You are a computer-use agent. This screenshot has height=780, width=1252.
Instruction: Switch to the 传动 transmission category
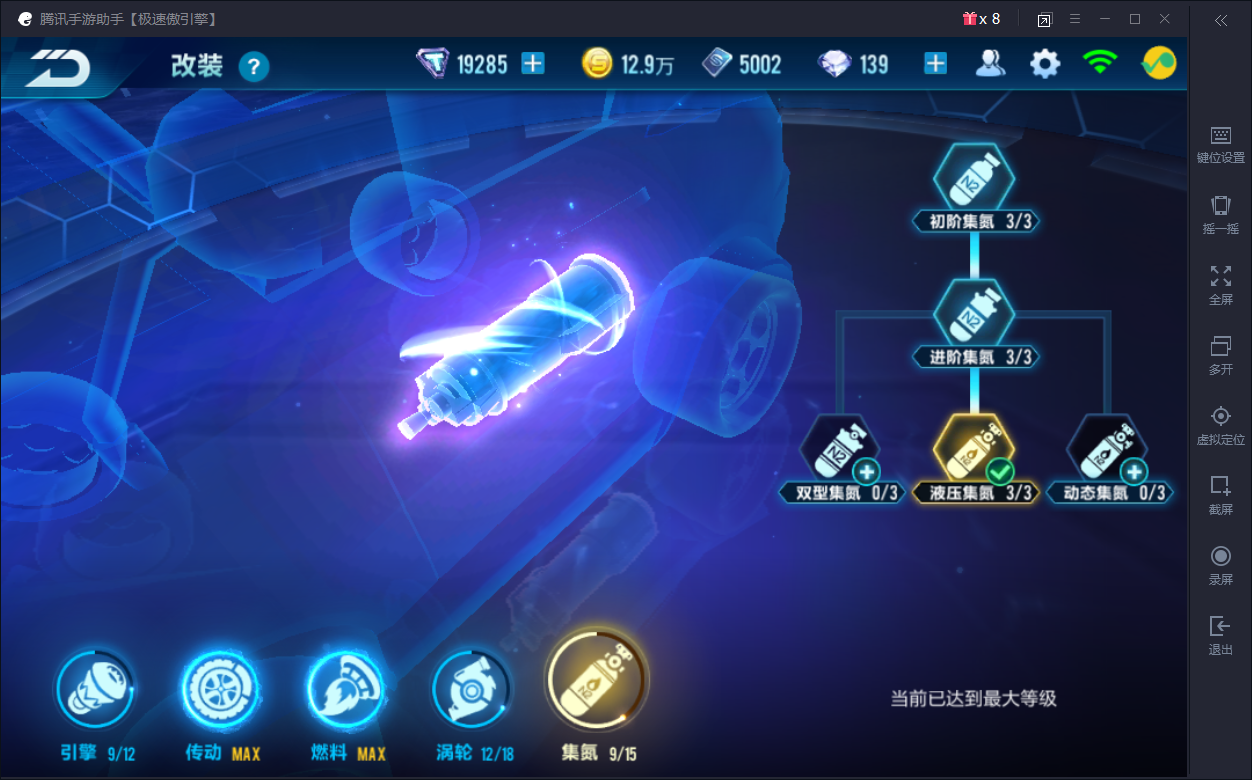pyautogui.click(x=219, y=691)
